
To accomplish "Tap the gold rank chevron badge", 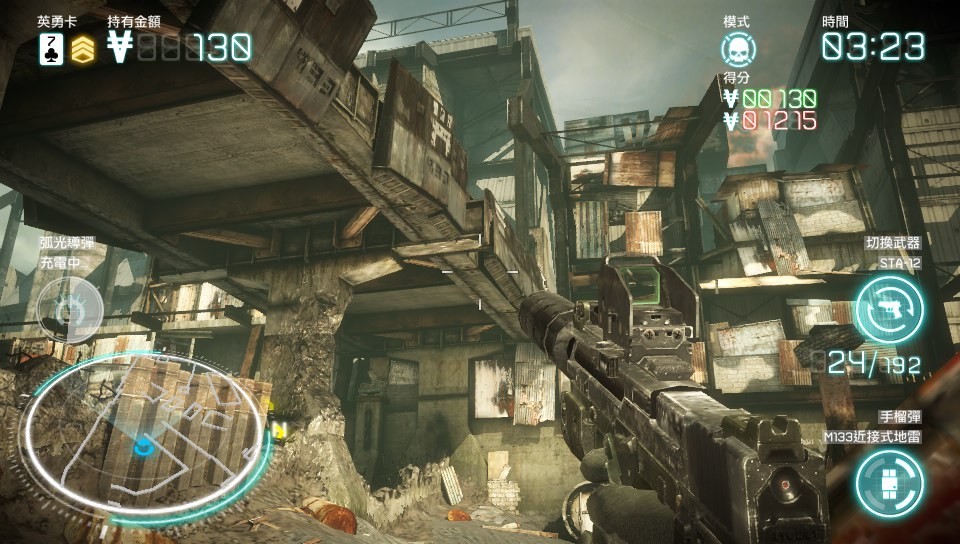I will tap(83, 48).
